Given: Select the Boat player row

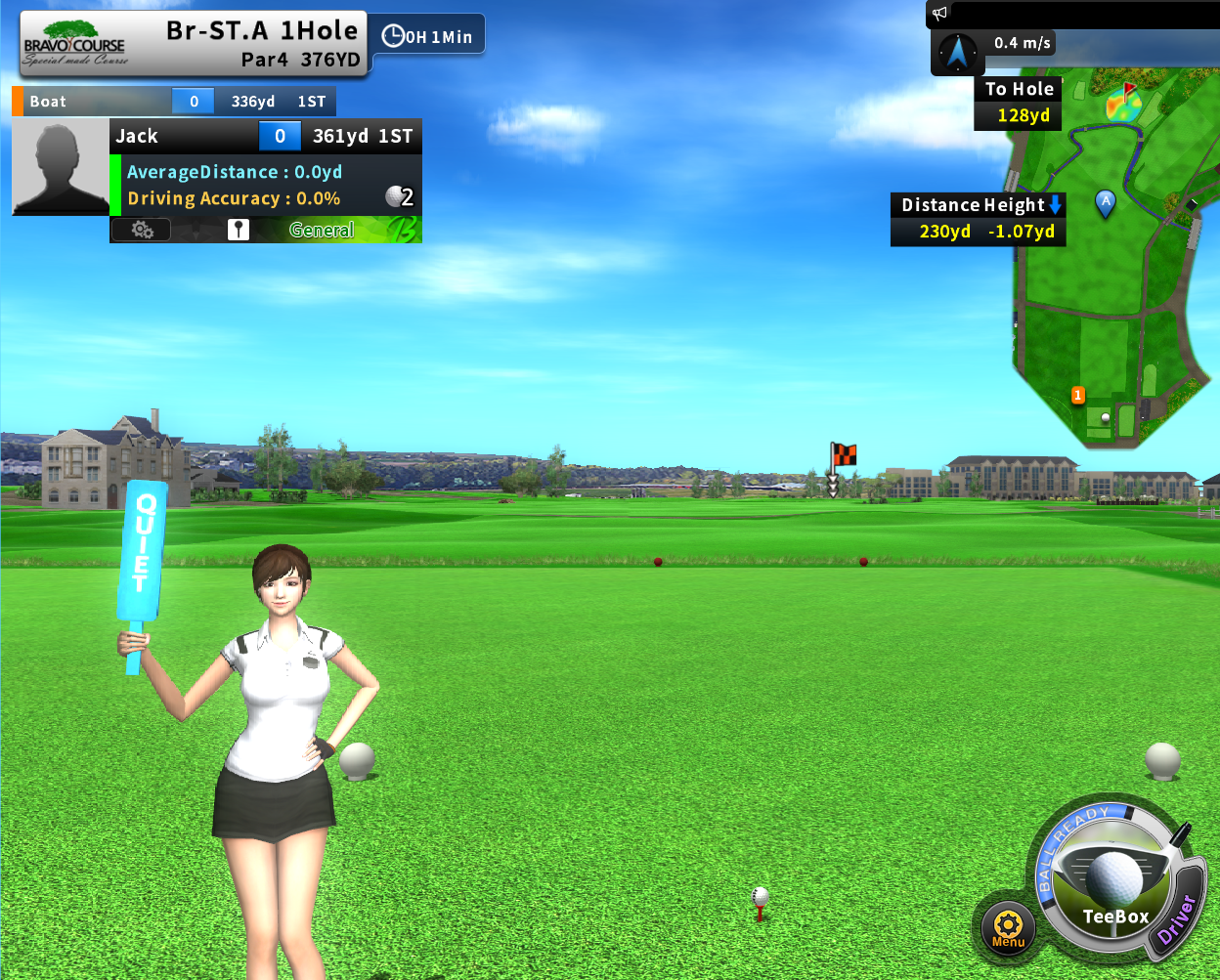Looking at the screenshot, I should tap(174, 102).
